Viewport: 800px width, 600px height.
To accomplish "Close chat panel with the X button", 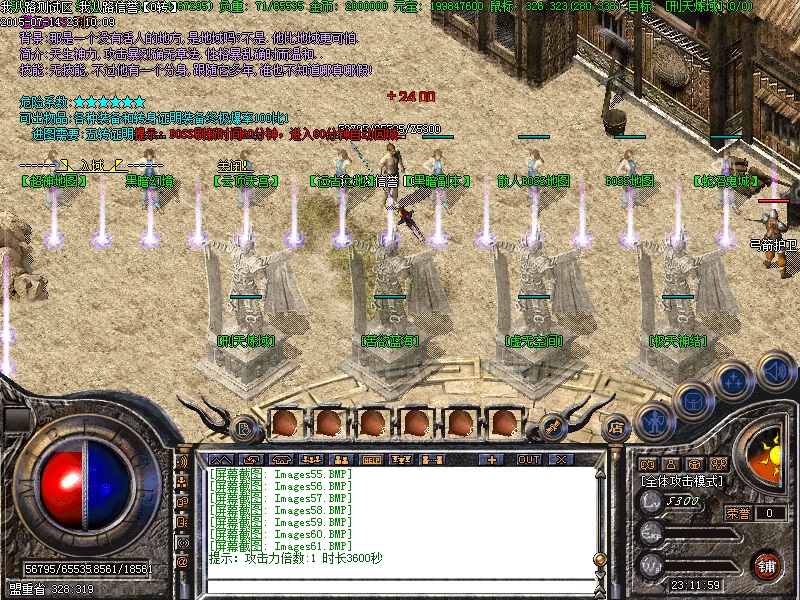I will coord(559,459).
